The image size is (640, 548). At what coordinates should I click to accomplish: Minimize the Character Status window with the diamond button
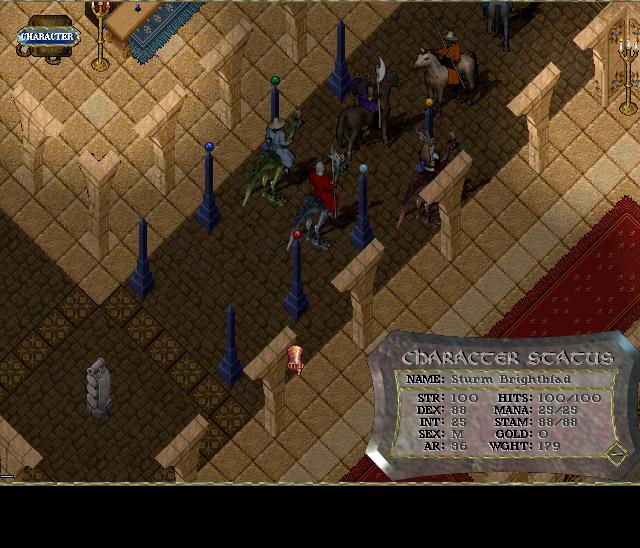616,453
